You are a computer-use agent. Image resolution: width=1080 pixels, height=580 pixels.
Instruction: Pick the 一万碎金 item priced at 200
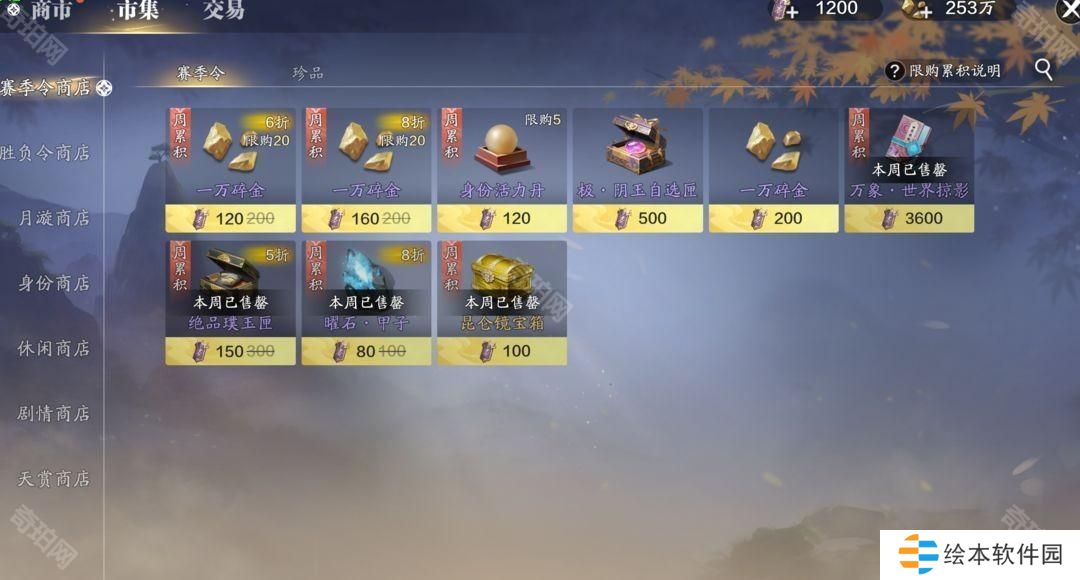coord(773,169)
